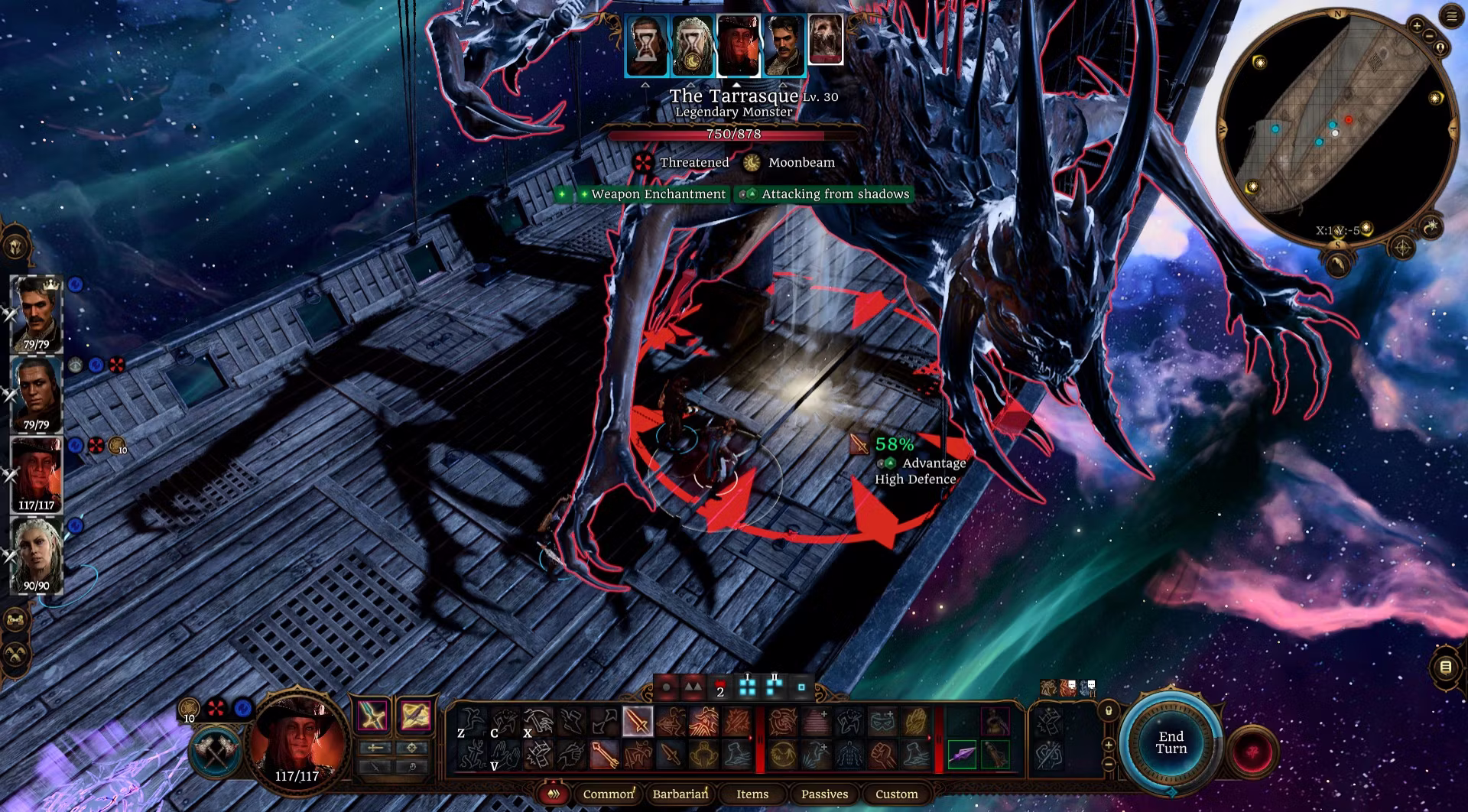Image resolution: width=1468 pixels, height=812 pixels.
Task: Select the crossed axes melee weapon set
Action: (216, 750)
